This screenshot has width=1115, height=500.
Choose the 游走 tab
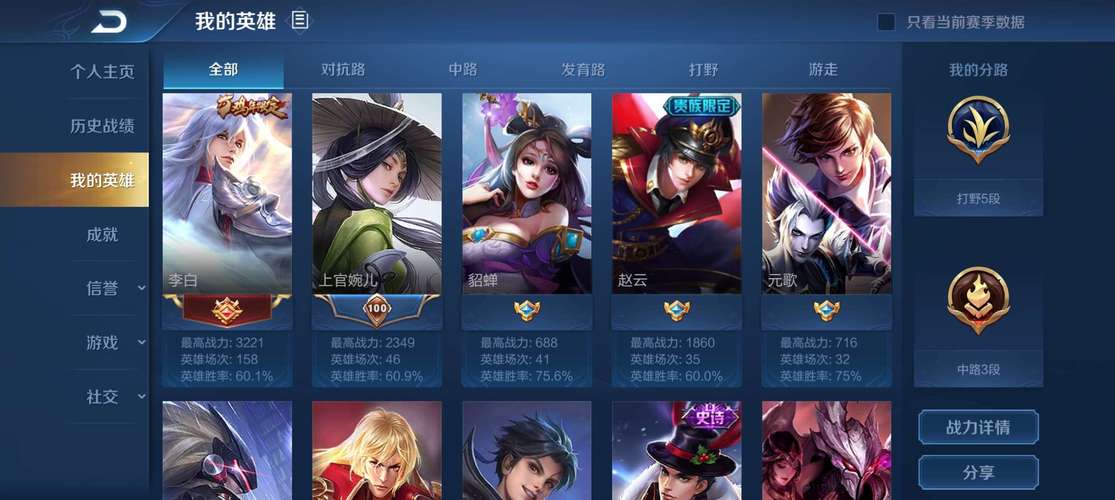click(823, 69)
